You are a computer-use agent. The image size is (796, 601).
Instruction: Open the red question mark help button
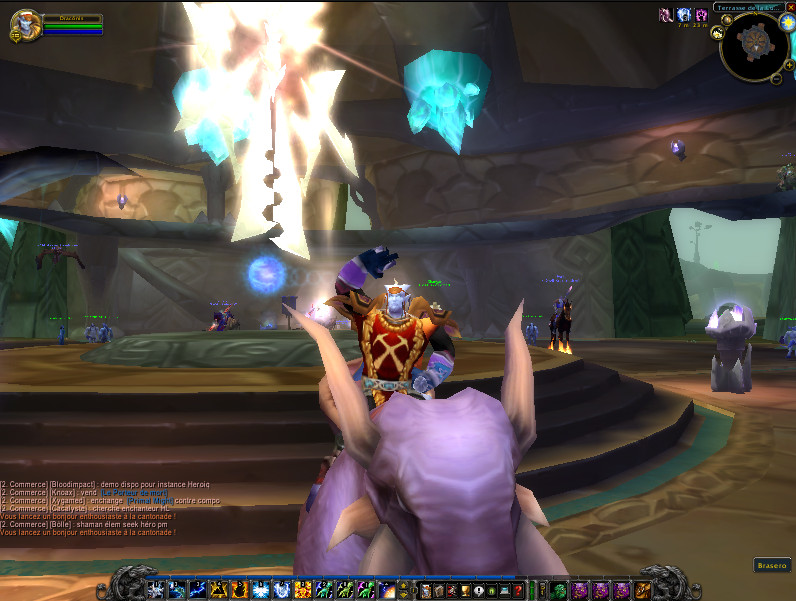point(518,590)
